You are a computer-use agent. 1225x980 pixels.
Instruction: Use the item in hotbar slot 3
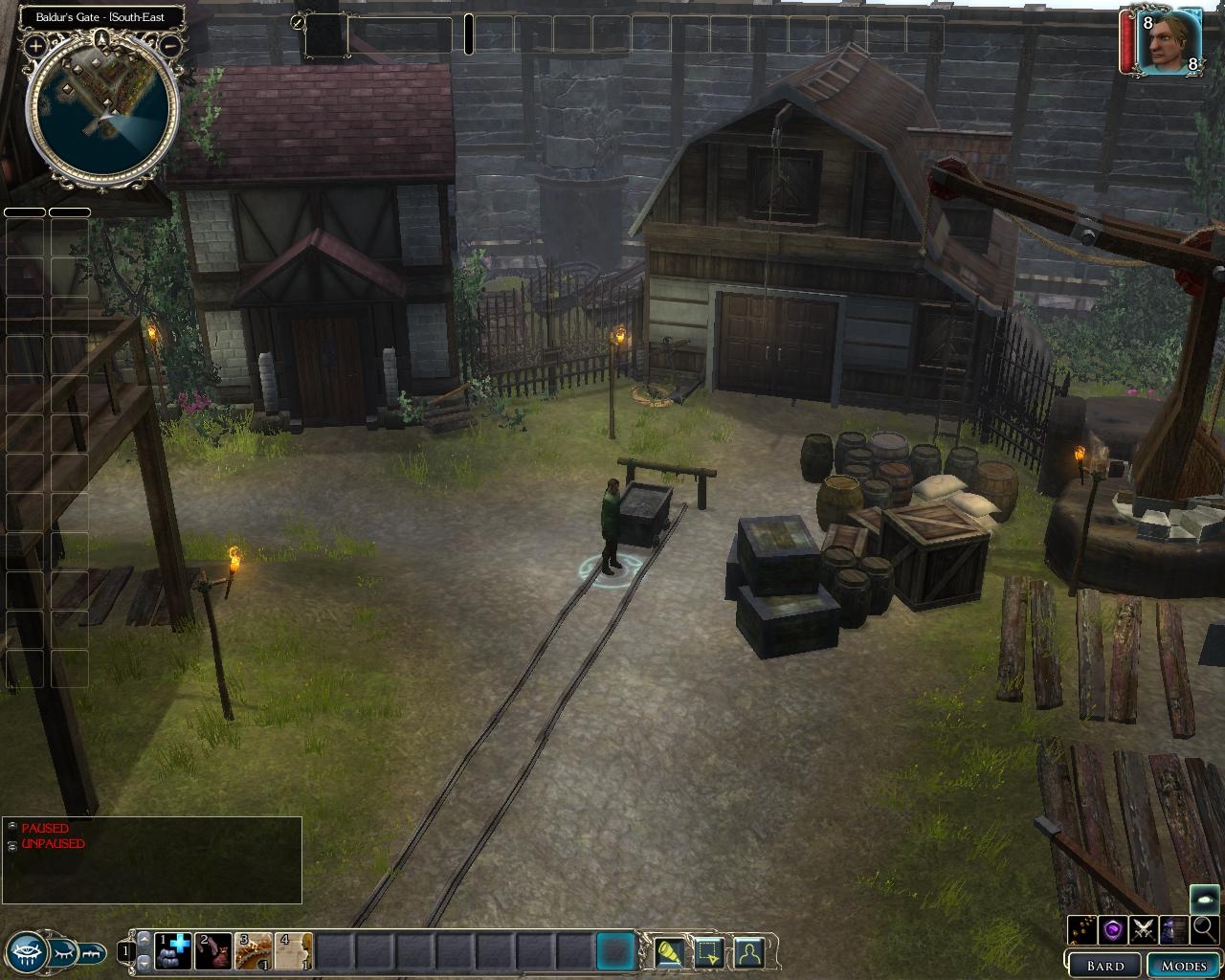tap(254, 951)
